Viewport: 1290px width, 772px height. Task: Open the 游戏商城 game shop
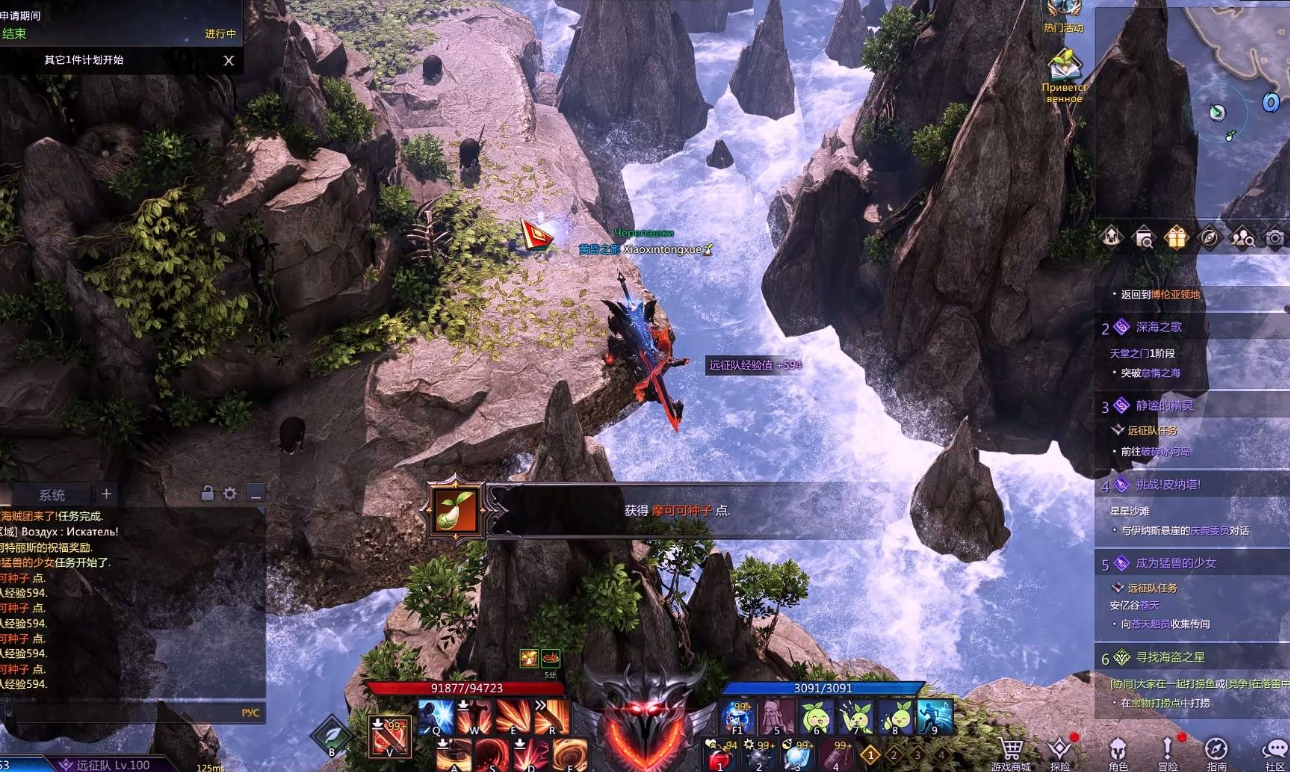tap(1012, 752)
